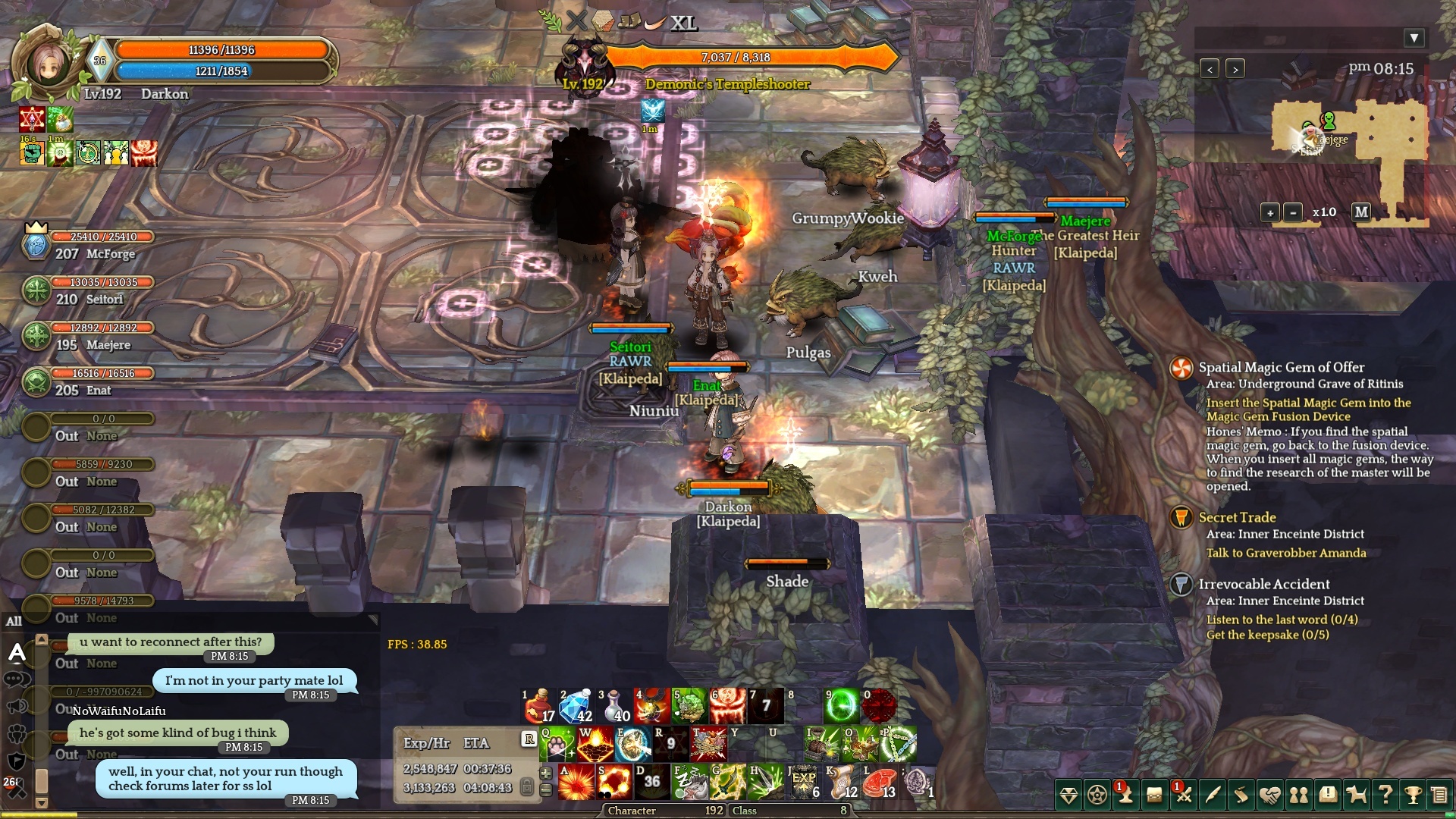Viewport: 1456px width, 819px height.
Task: Expand the dropdown arrow above the minimap
Action: pos(1414,38)
